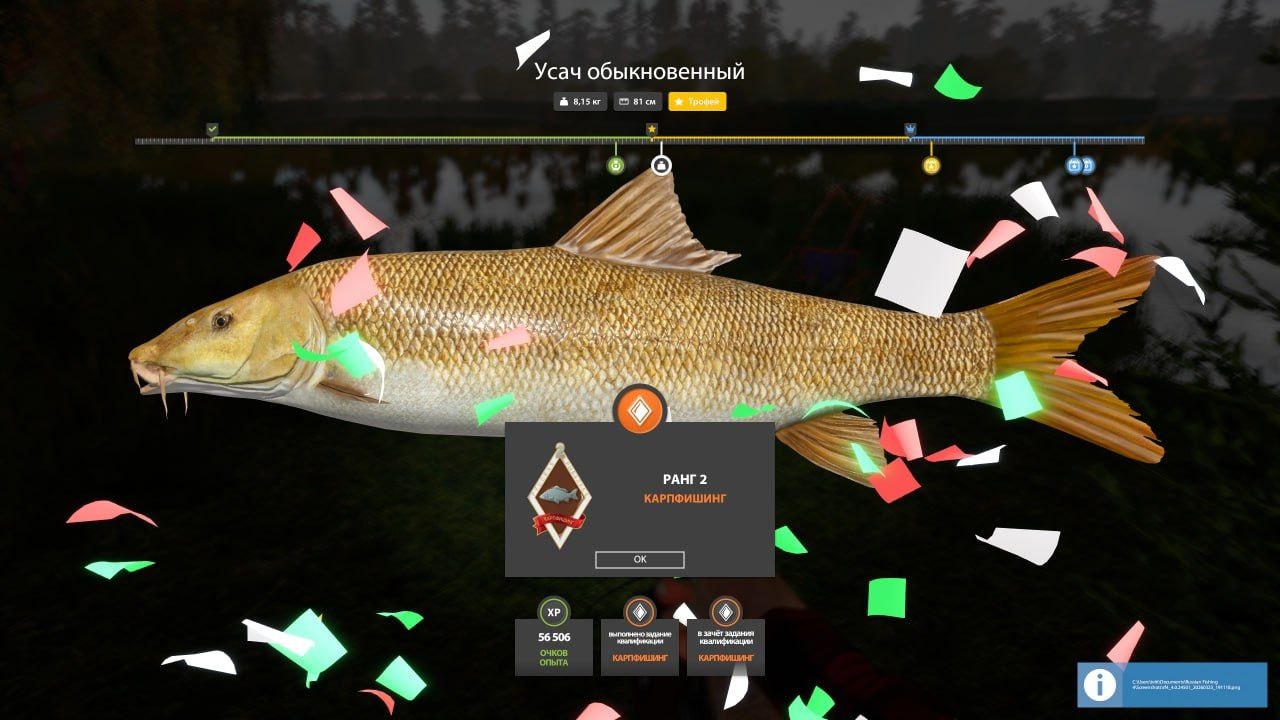Click the yellow Трофей badge

pyautogui.click(x=697, y=100)
